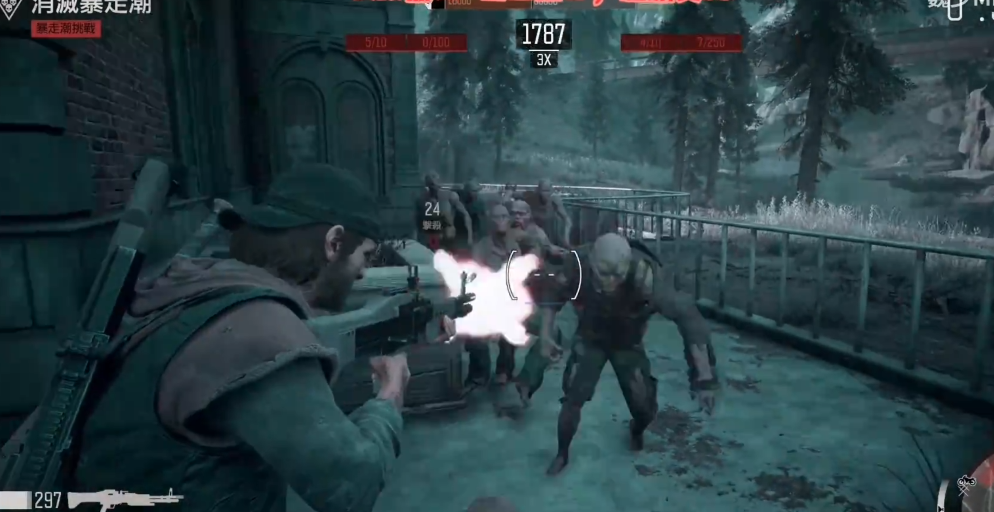
Task: Select the red 暴走潮挑戰 challenge label
Action: click(67, 29)
